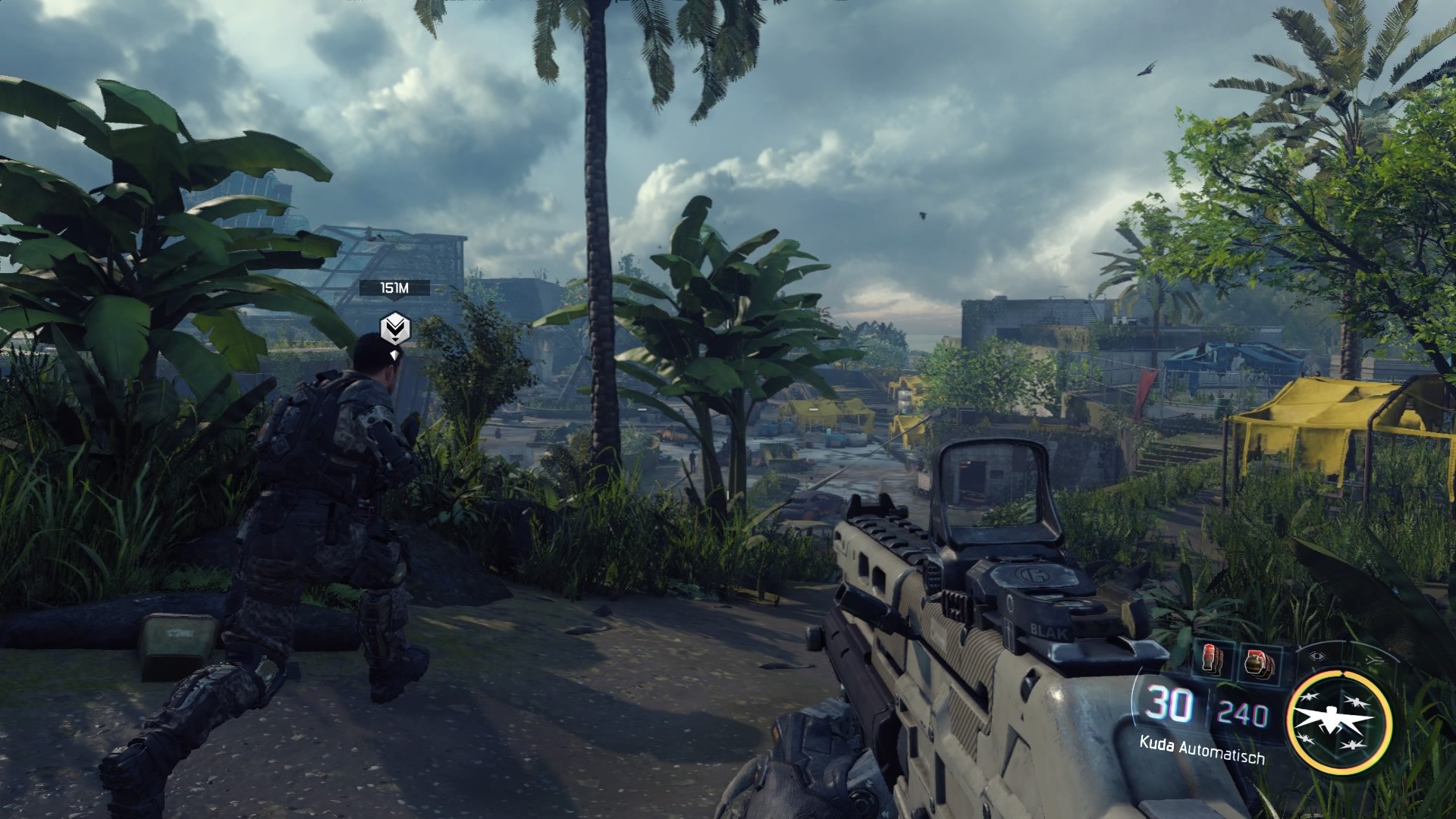Select the downward waypoint arrow under the marker
This screenshot has width=1456, height=819.
tap(394, 353)
